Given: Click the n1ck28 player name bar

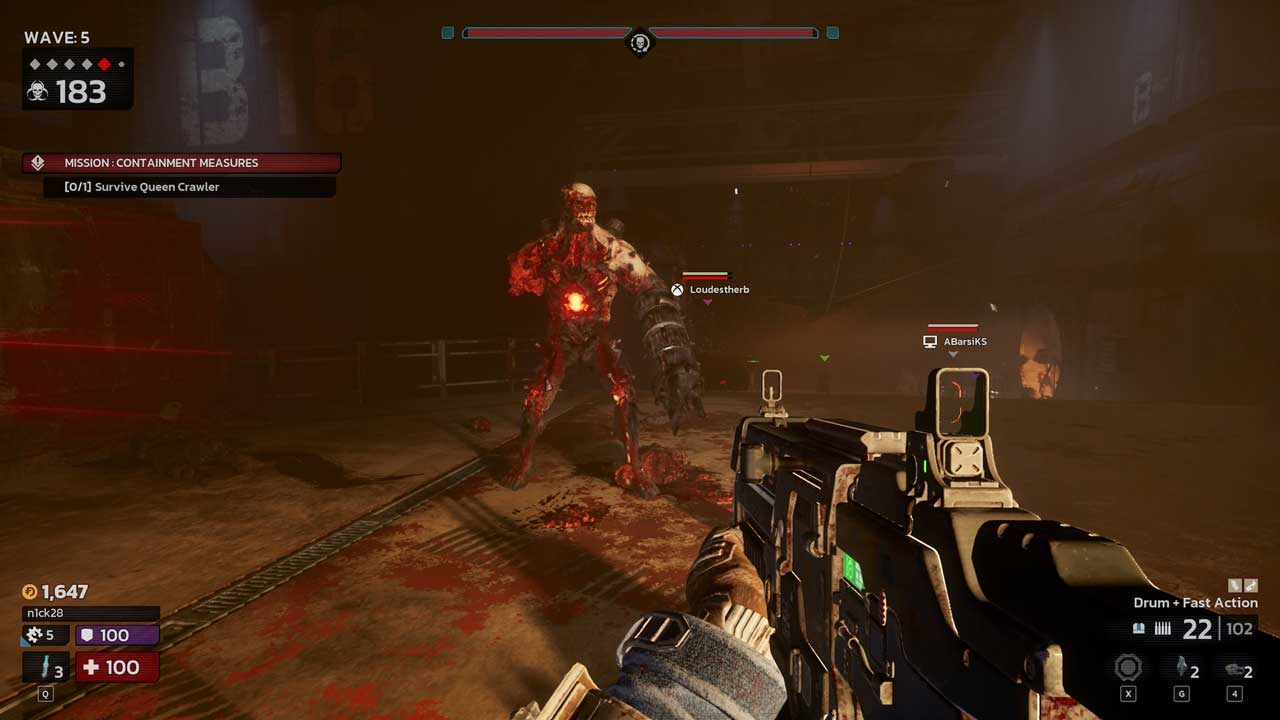Looking at the screenshot, I should [90, 613].
